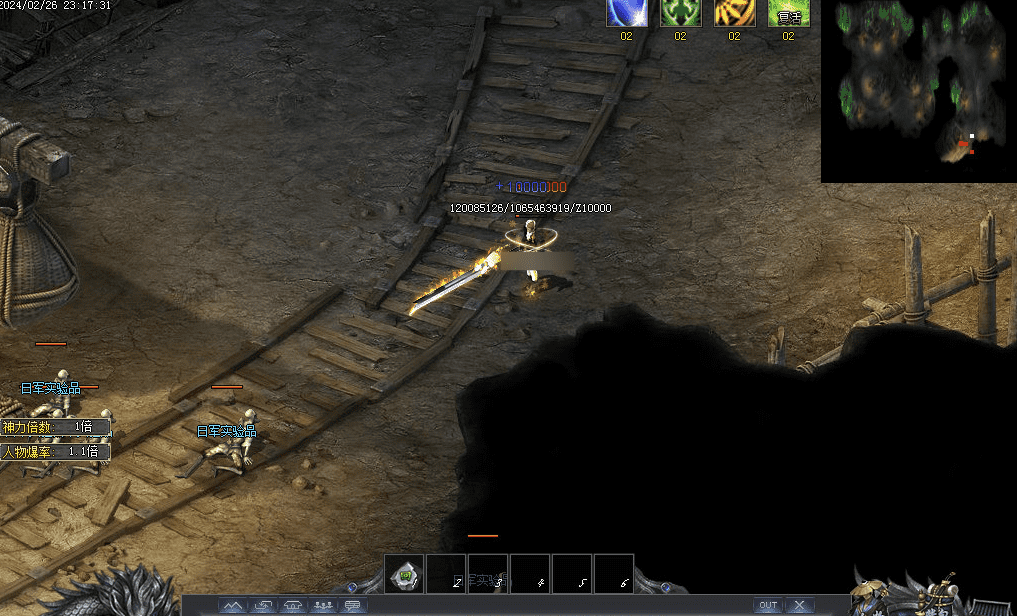Click the OUT button
1017x616 pixels.
[x=767, y=605]
